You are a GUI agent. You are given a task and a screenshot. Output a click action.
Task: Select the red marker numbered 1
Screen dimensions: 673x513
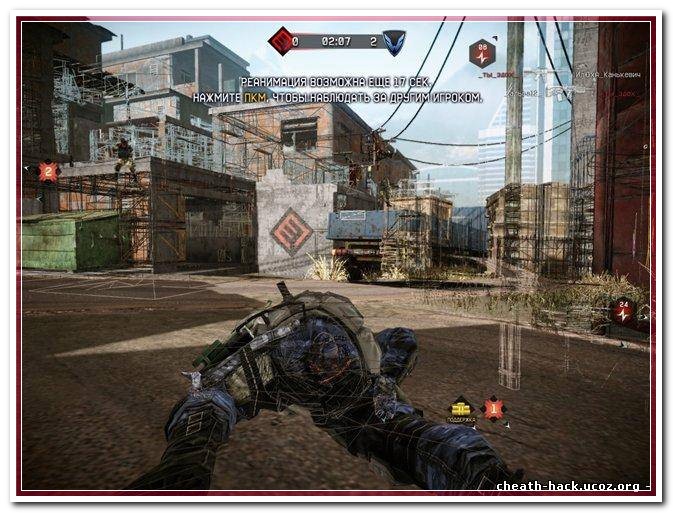[x=493, y=408]
